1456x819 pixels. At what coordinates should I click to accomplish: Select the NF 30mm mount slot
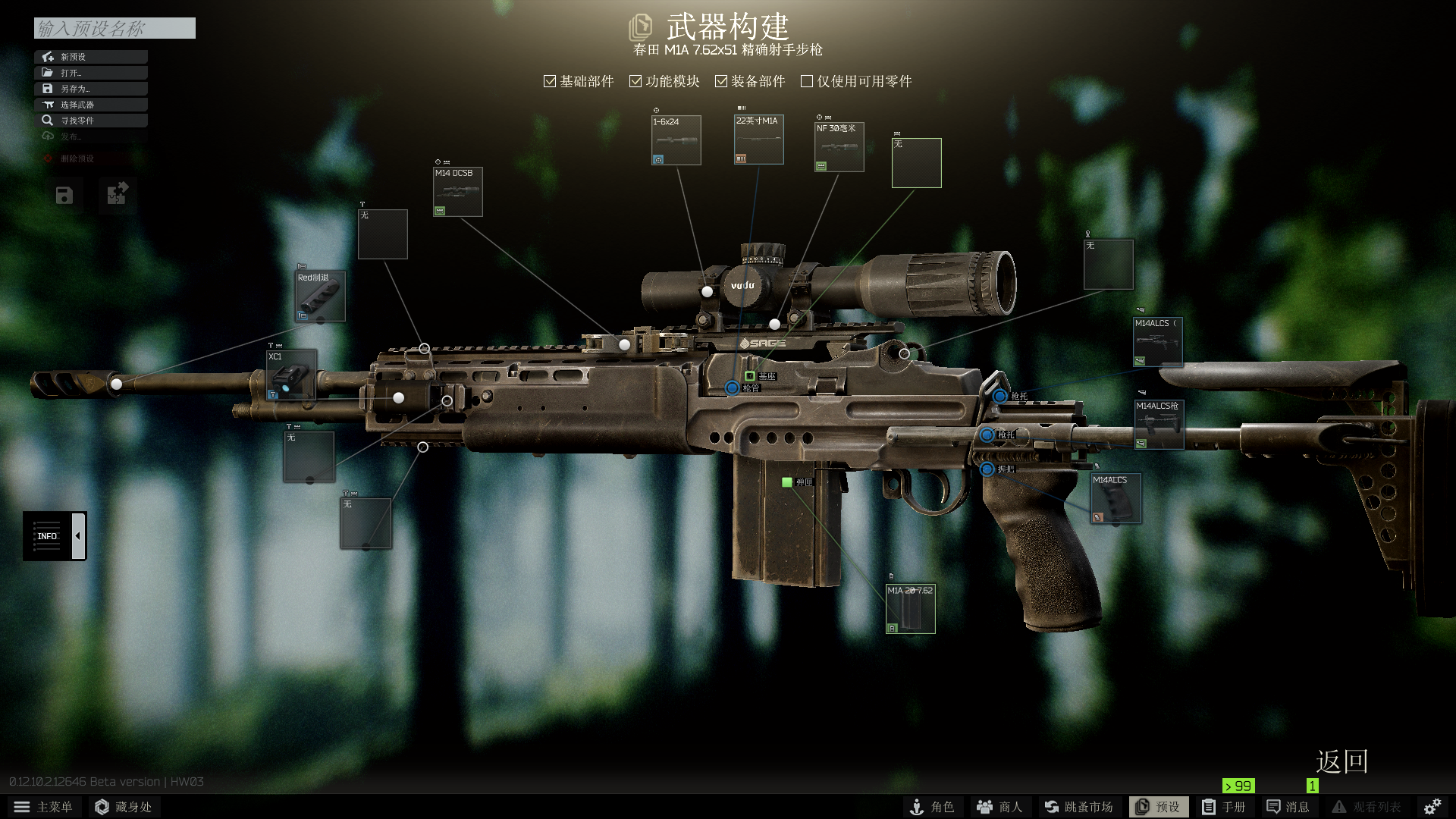(x=839, y=147)
